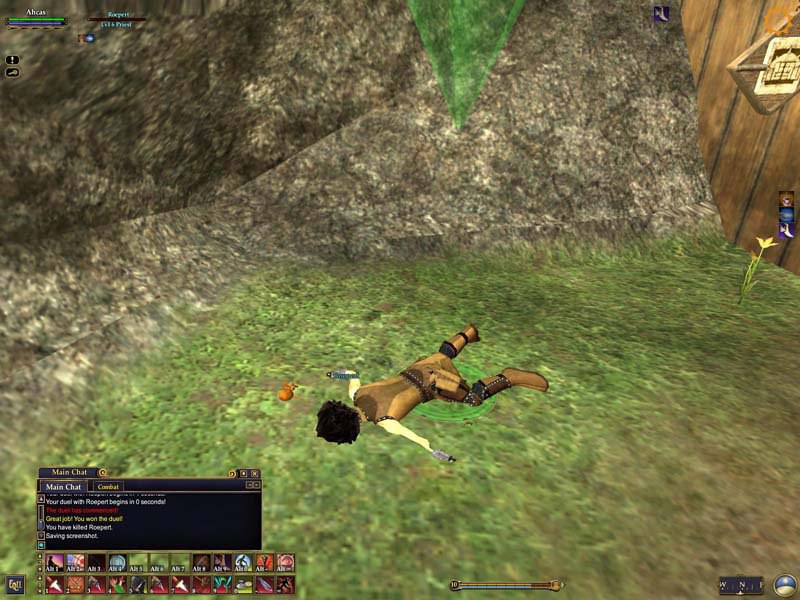Activate hotbar slot 4 green arm ability

click(x=117, y=584)
